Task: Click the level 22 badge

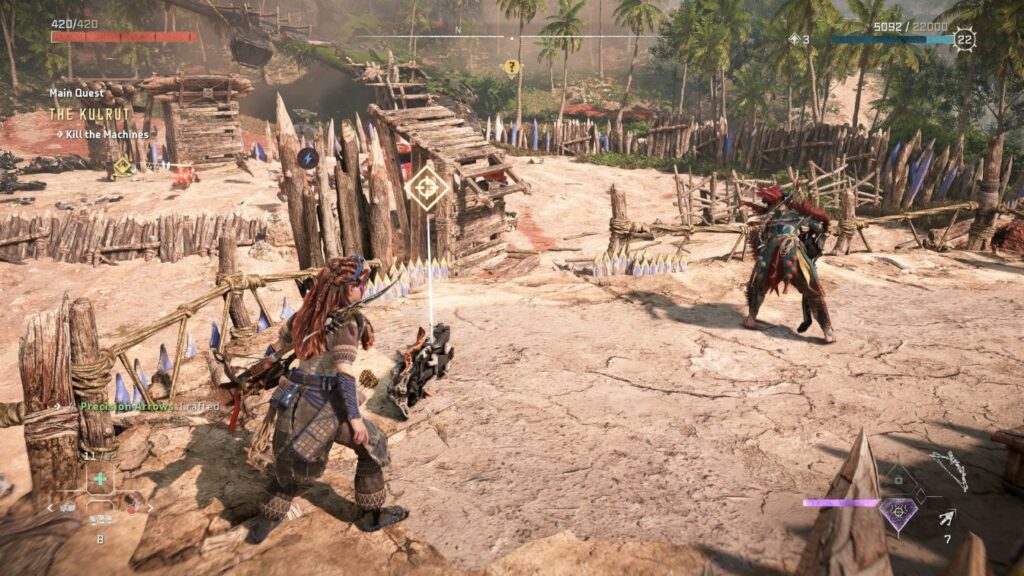Action: (964, 39)
